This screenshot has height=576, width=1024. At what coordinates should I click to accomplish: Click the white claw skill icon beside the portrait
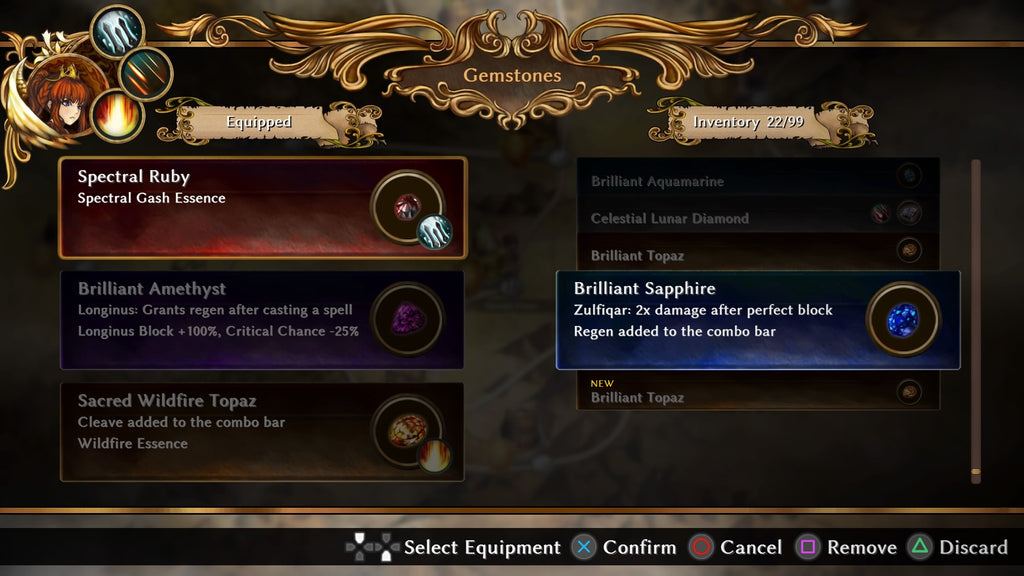(117, 31)
